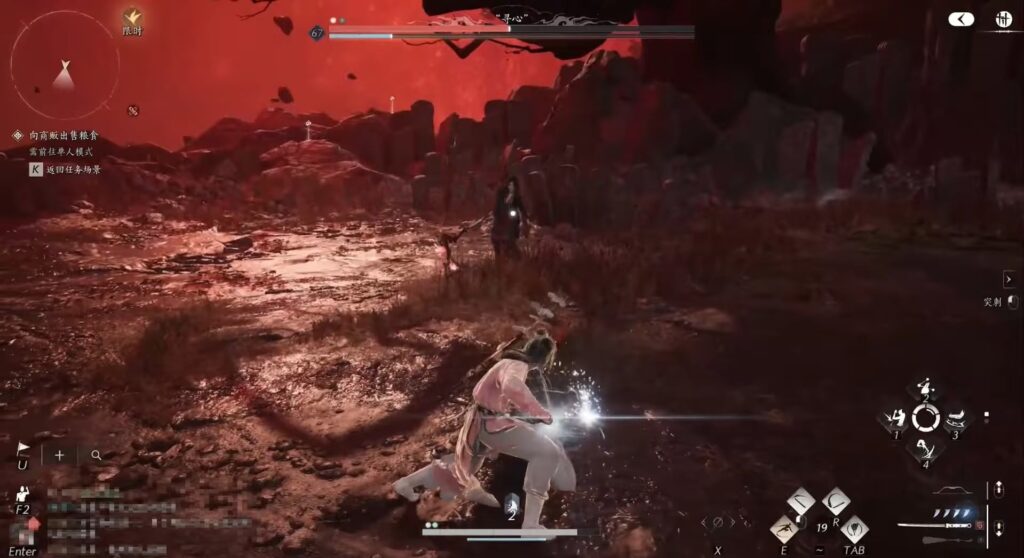1024x558 pixels.
Task: Open the emote figure icon by the chat
Action: (21, 494)
